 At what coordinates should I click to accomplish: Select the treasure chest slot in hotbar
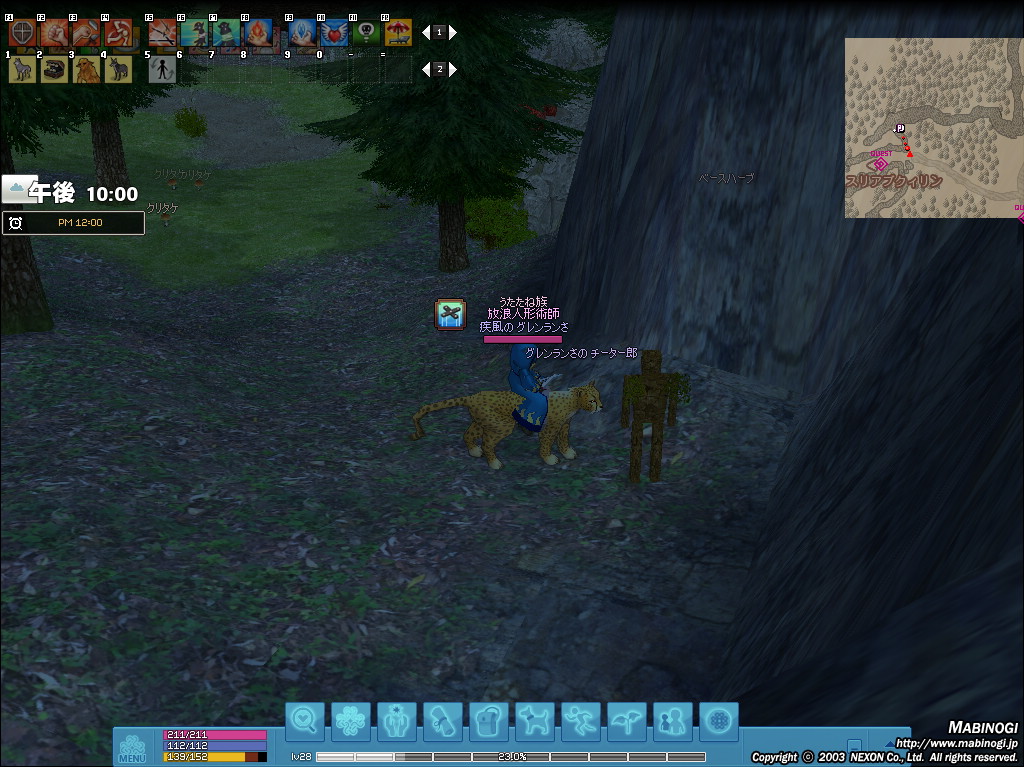tap(54, 69)
